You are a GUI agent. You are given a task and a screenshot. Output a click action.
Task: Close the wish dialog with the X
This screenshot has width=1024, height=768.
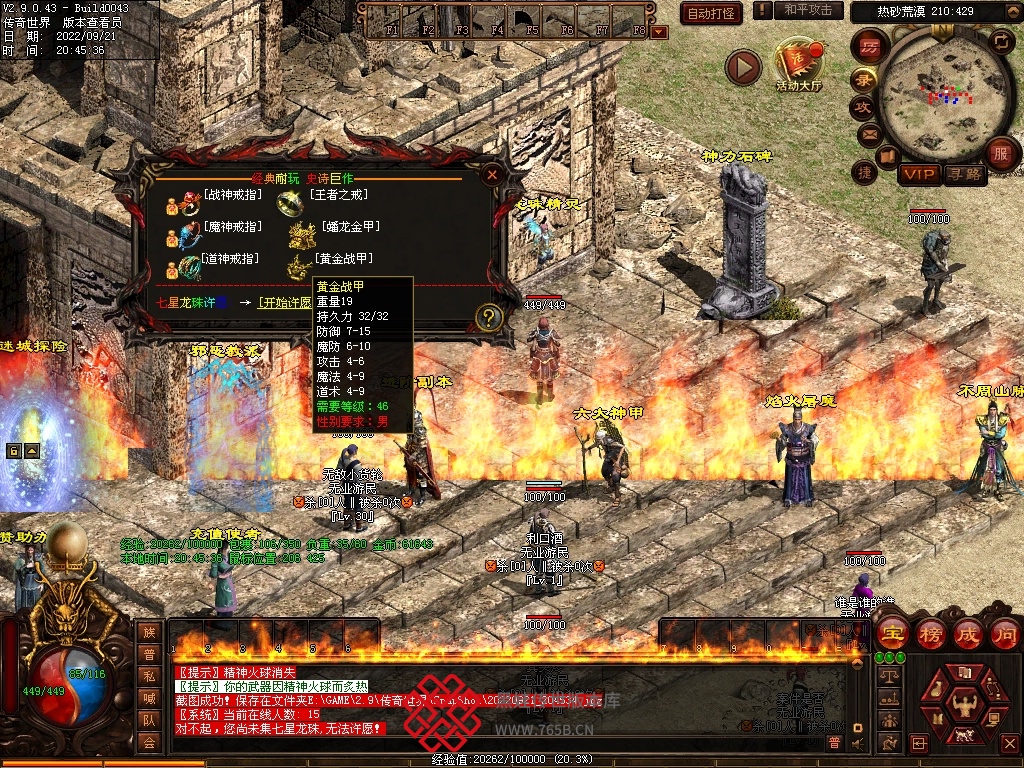pos(491,175)
